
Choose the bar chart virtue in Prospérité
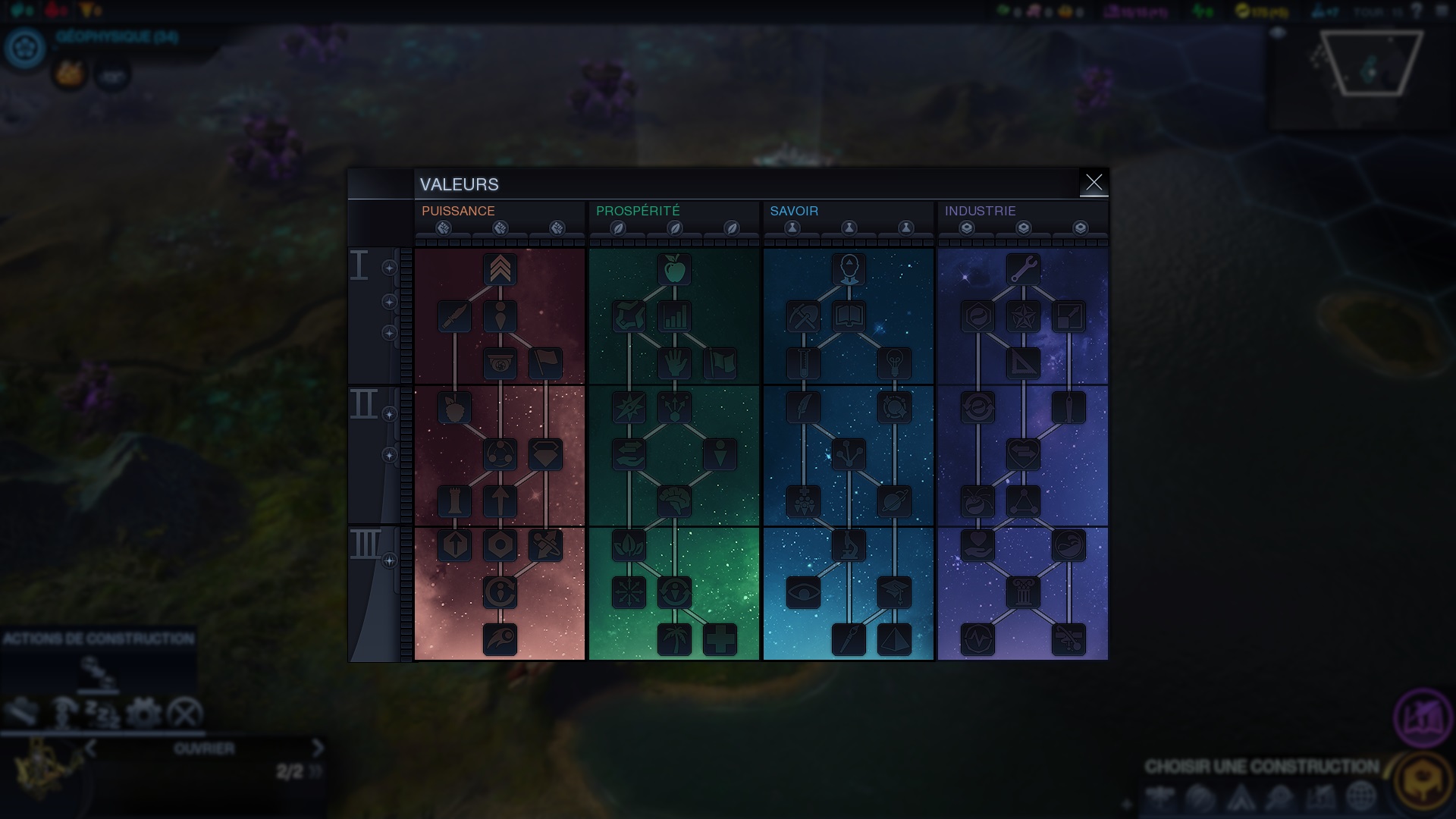[x=674, y=317]
